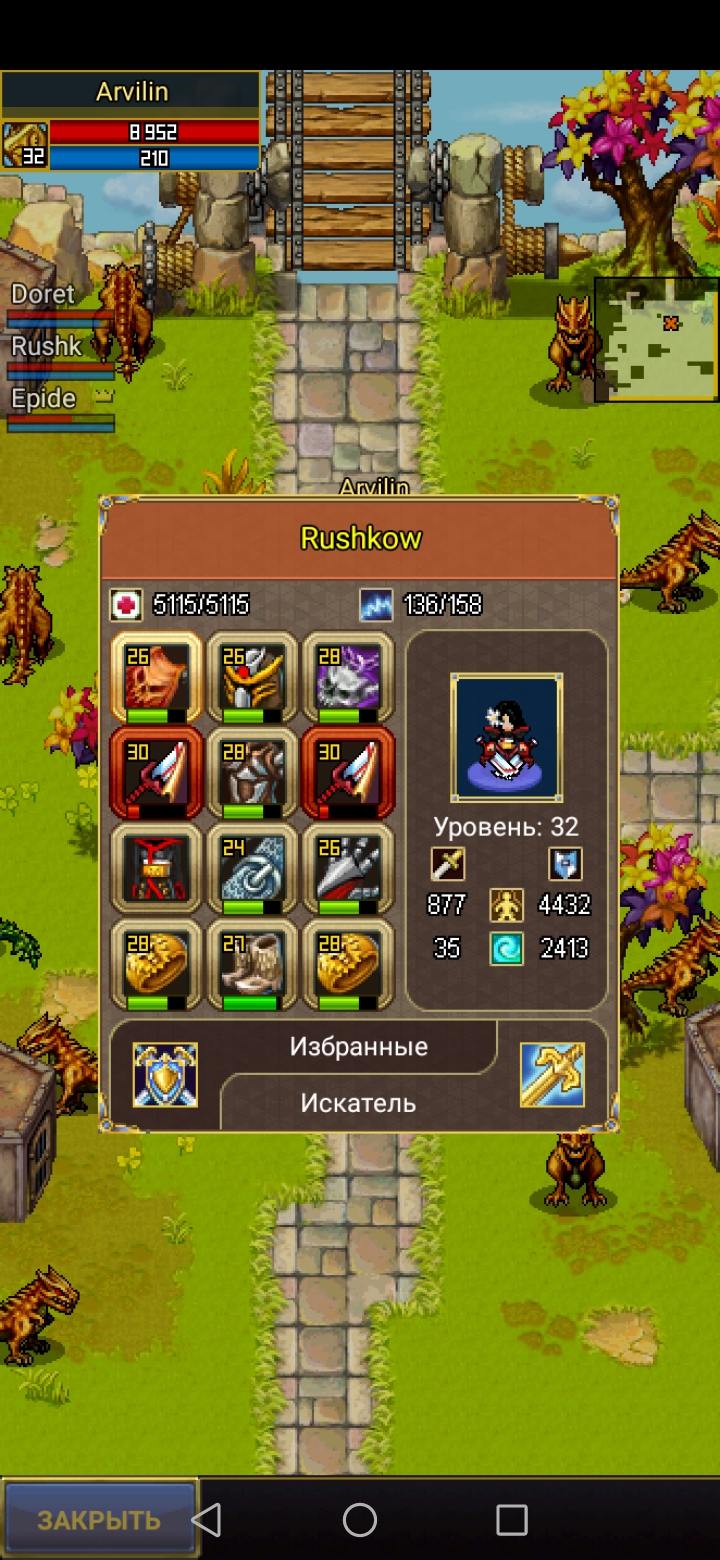
Task: Inspect the level 26 gold-trimmed helmet
Action: pos(252,677)
